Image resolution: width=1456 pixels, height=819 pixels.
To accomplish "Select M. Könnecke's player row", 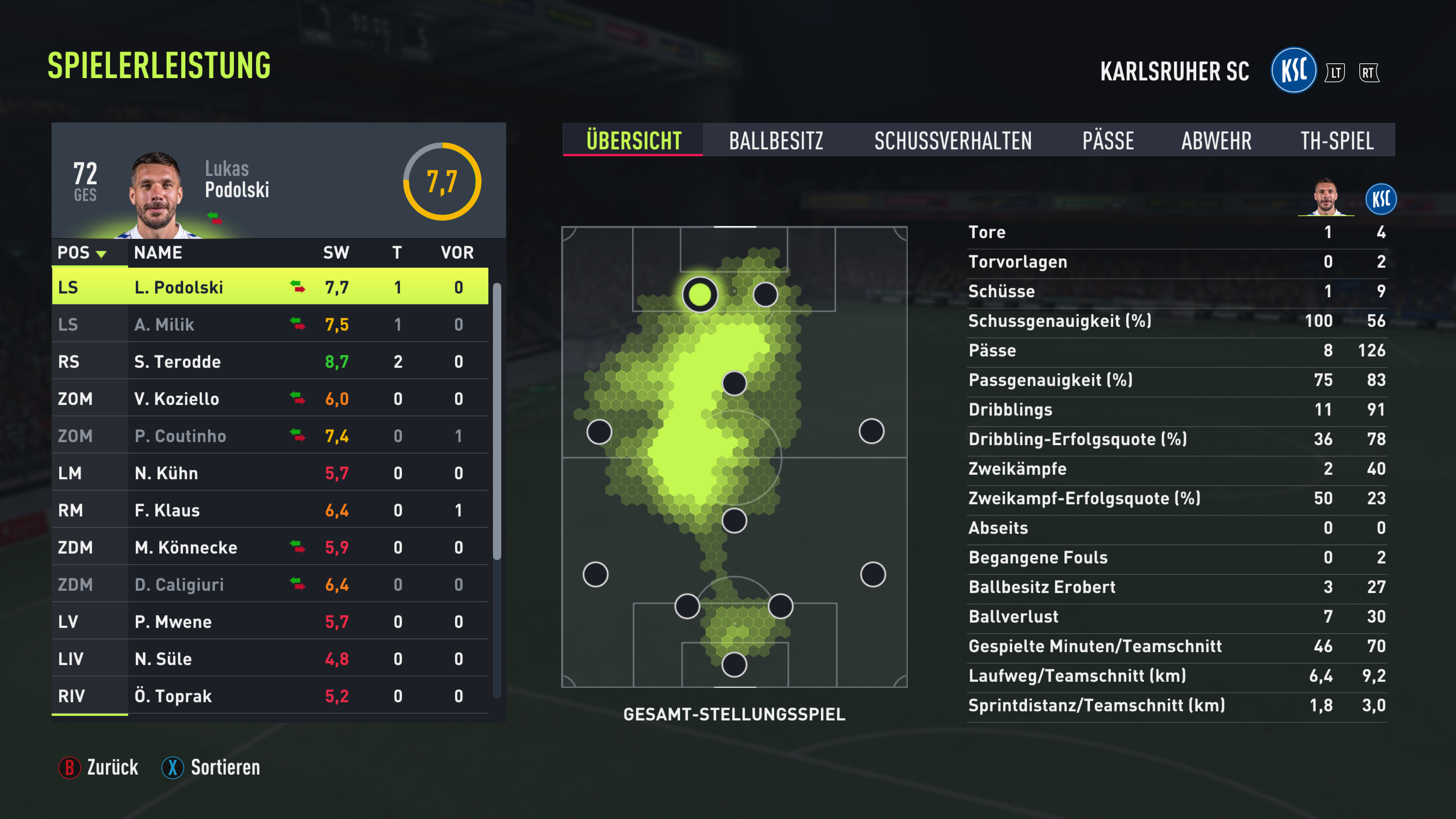I will [x=270, y=547].
